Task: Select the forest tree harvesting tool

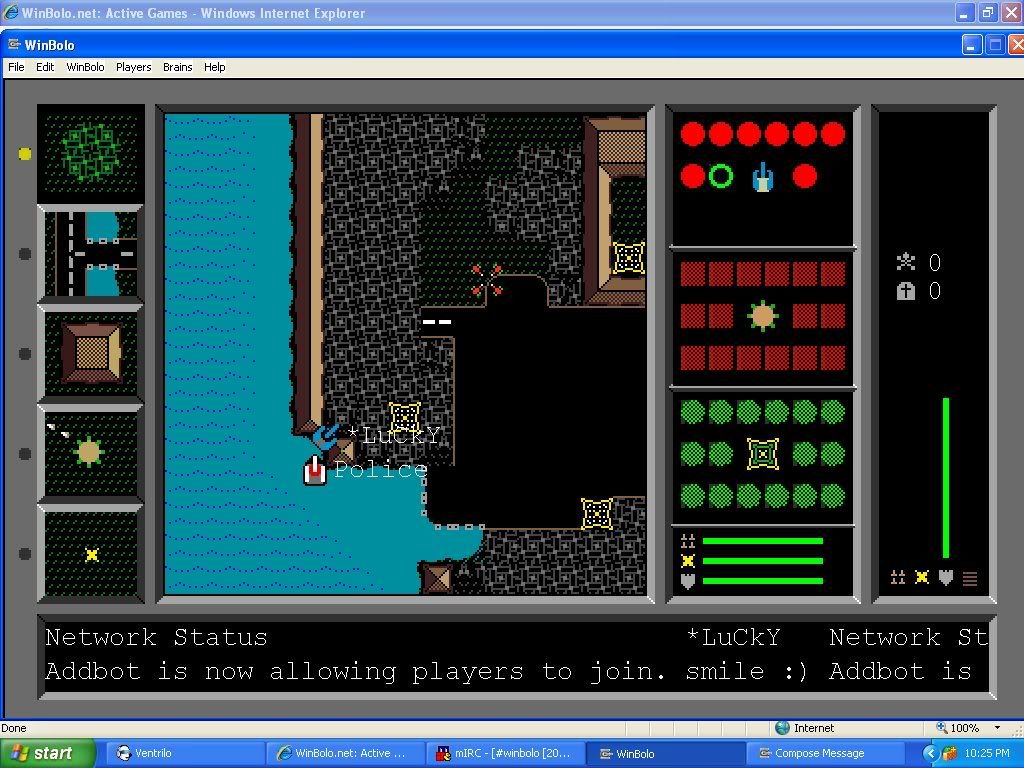Action: coord(91,153)
